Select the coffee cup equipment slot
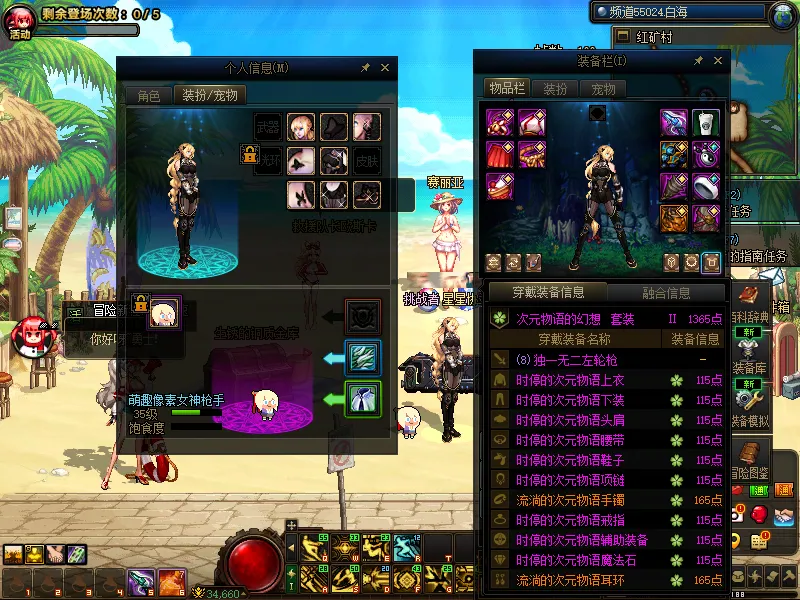The height and width of the screenshot is (600, 800). (x=706, y=123)
